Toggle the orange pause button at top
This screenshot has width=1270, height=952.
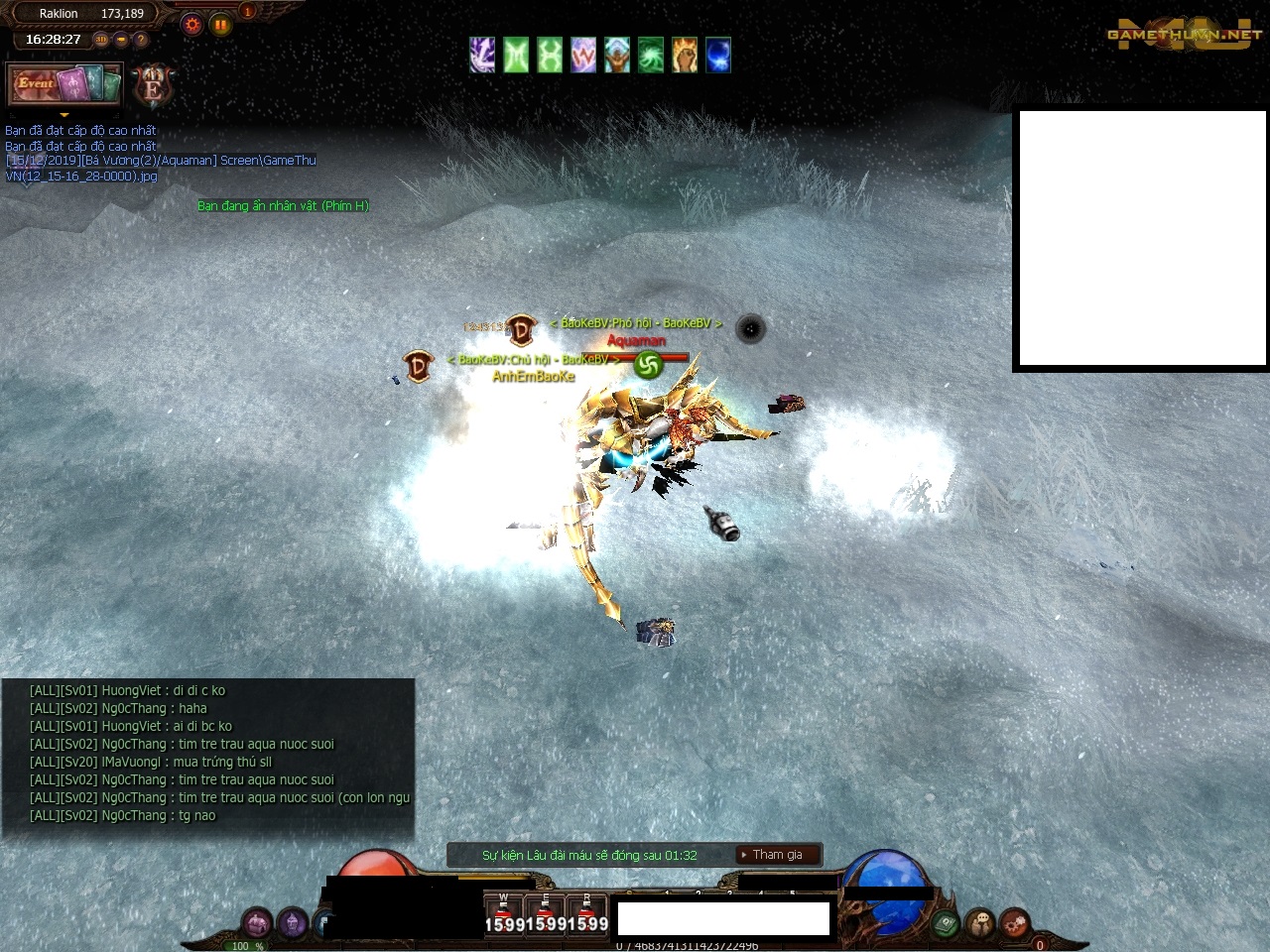tap(220, 24)
